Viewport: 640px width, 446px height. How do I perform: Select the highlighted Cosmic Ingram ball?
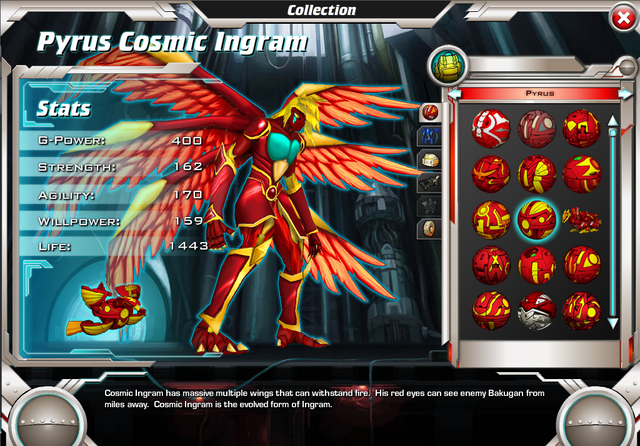pos(537,219)
